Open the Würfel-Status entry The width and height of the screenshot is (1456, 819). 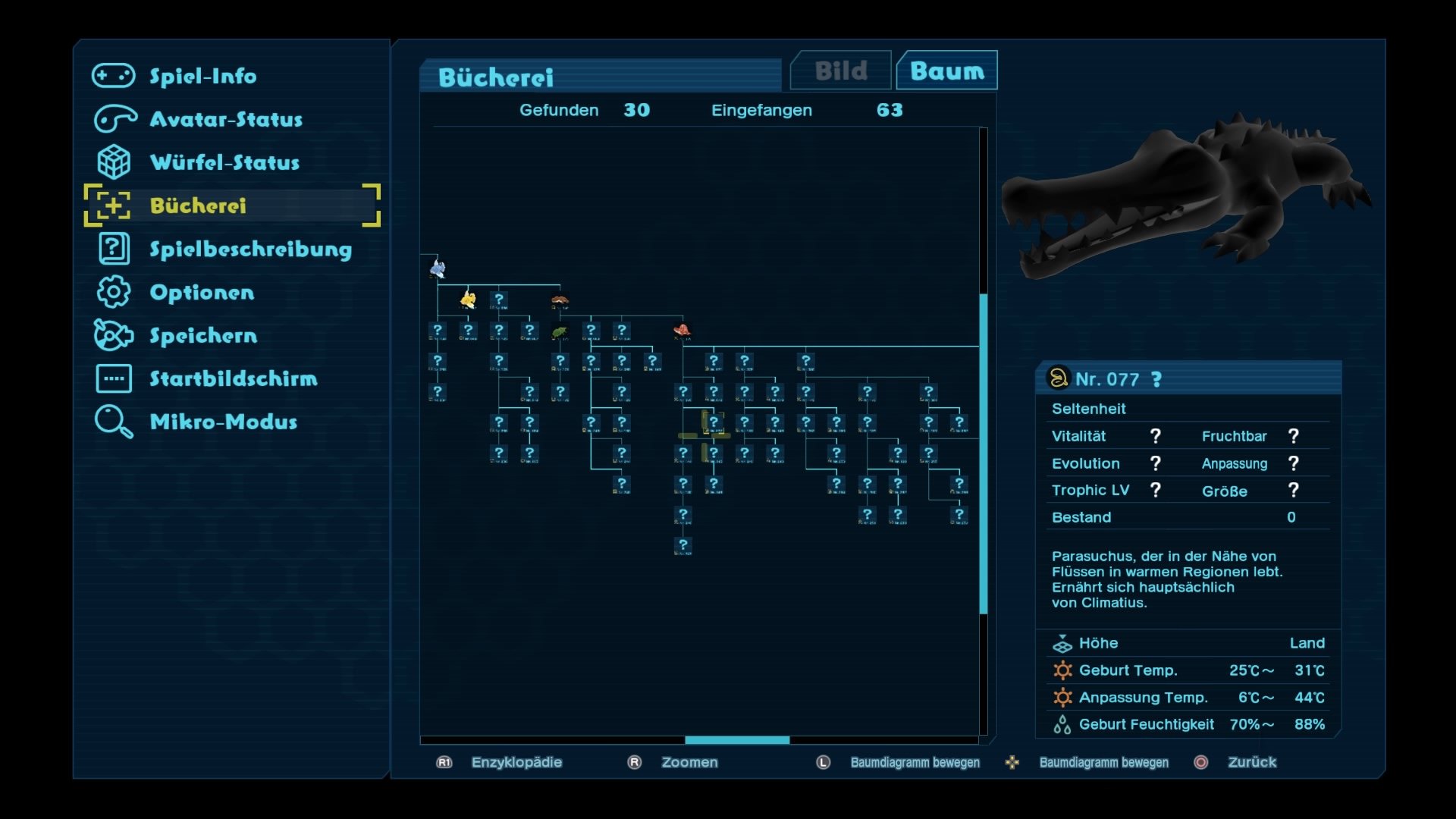[224, 162]
